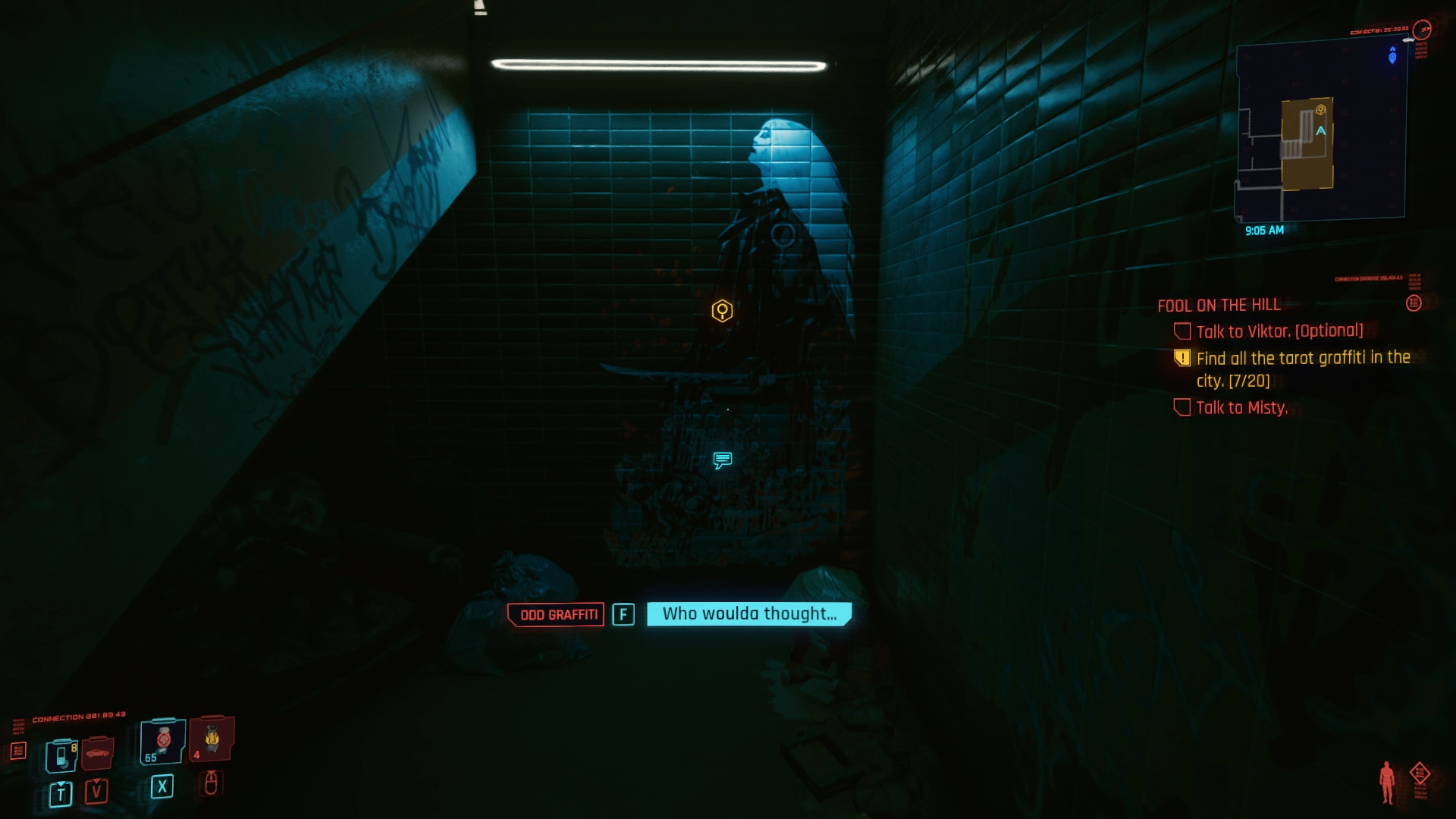The width and height of the screenshot is (1456, 819).
Task: Open the minimap
Action: click(1321, 129)
